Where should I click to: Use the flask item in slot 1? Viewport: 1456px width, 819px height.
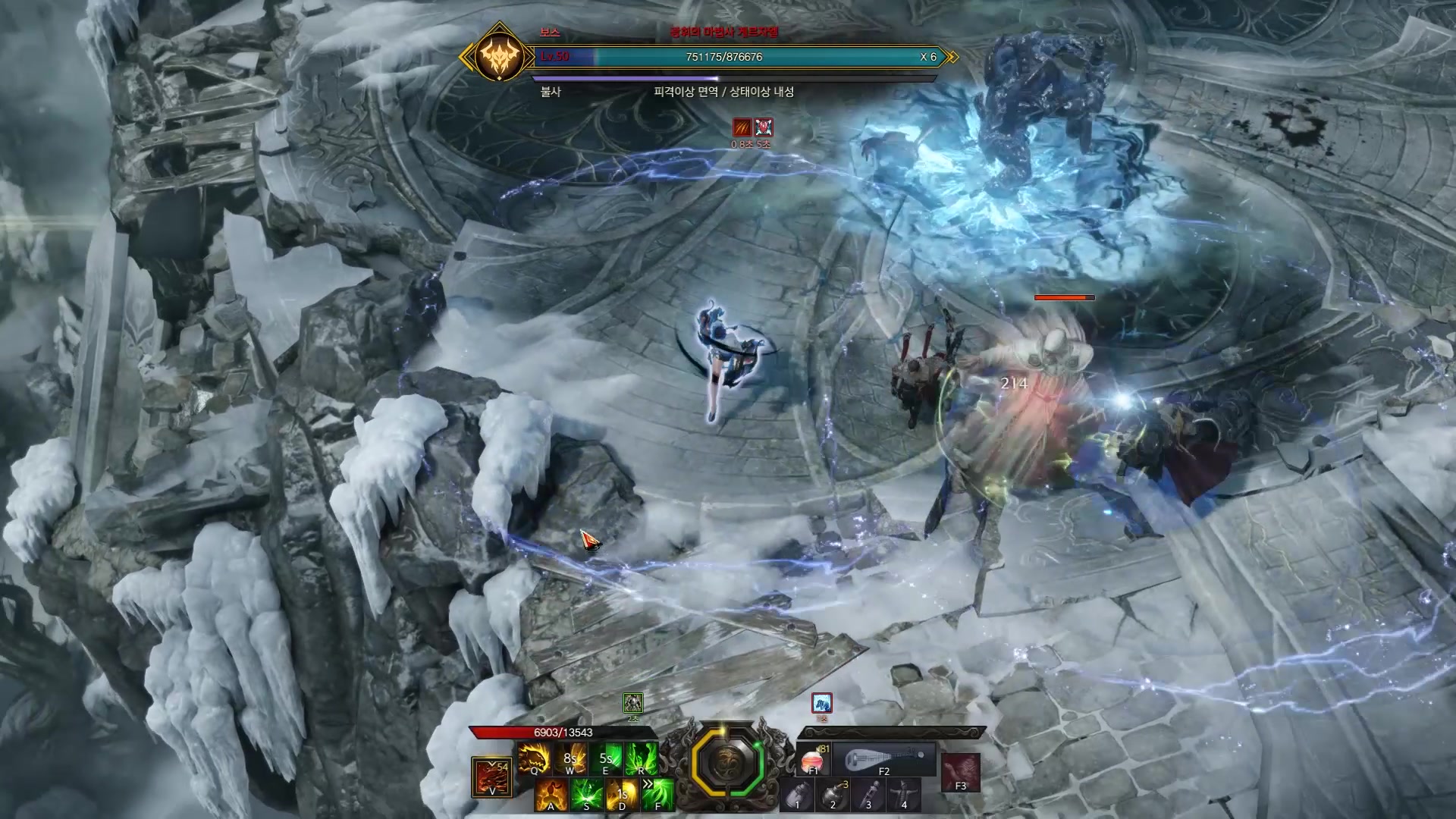tap(797, 795)
